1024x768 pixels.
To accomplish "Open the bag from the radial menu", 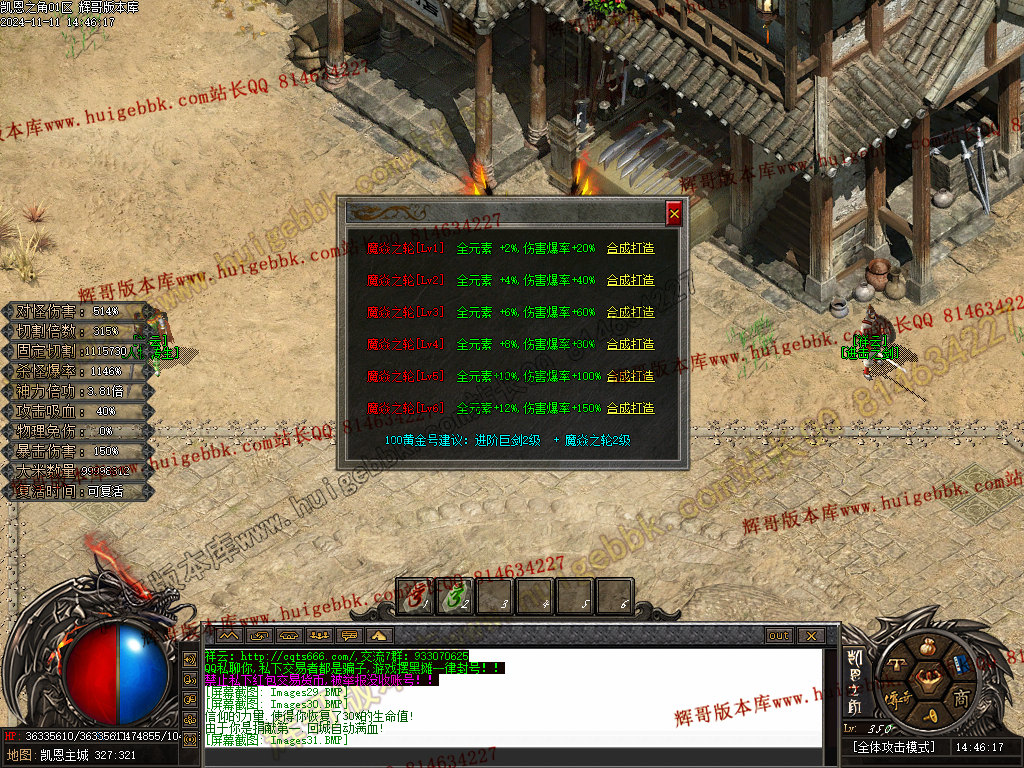I will pos(927,648).
